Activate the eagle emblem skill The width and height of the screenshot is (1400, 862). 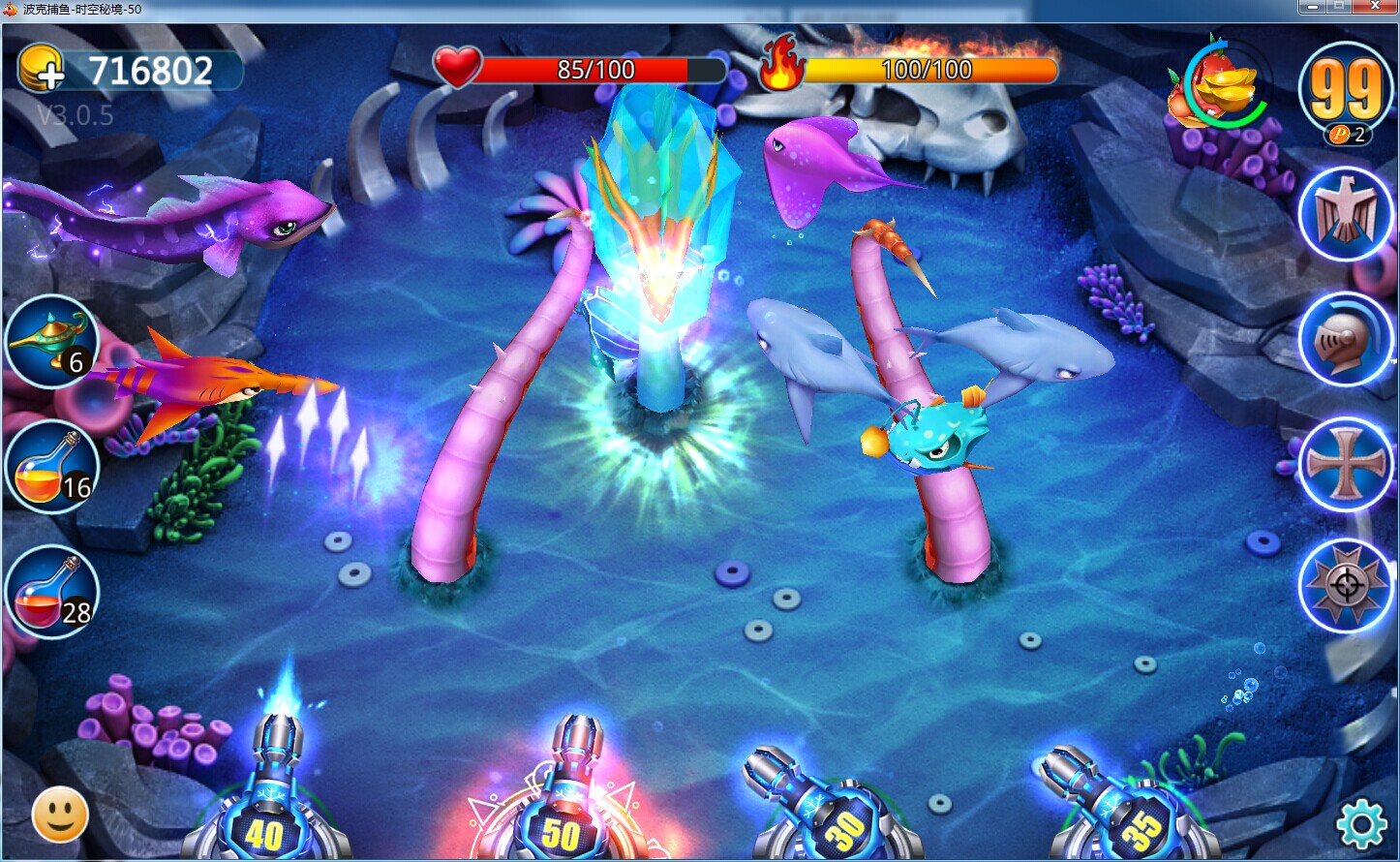pyautogui.click(x=1345, y=213)
